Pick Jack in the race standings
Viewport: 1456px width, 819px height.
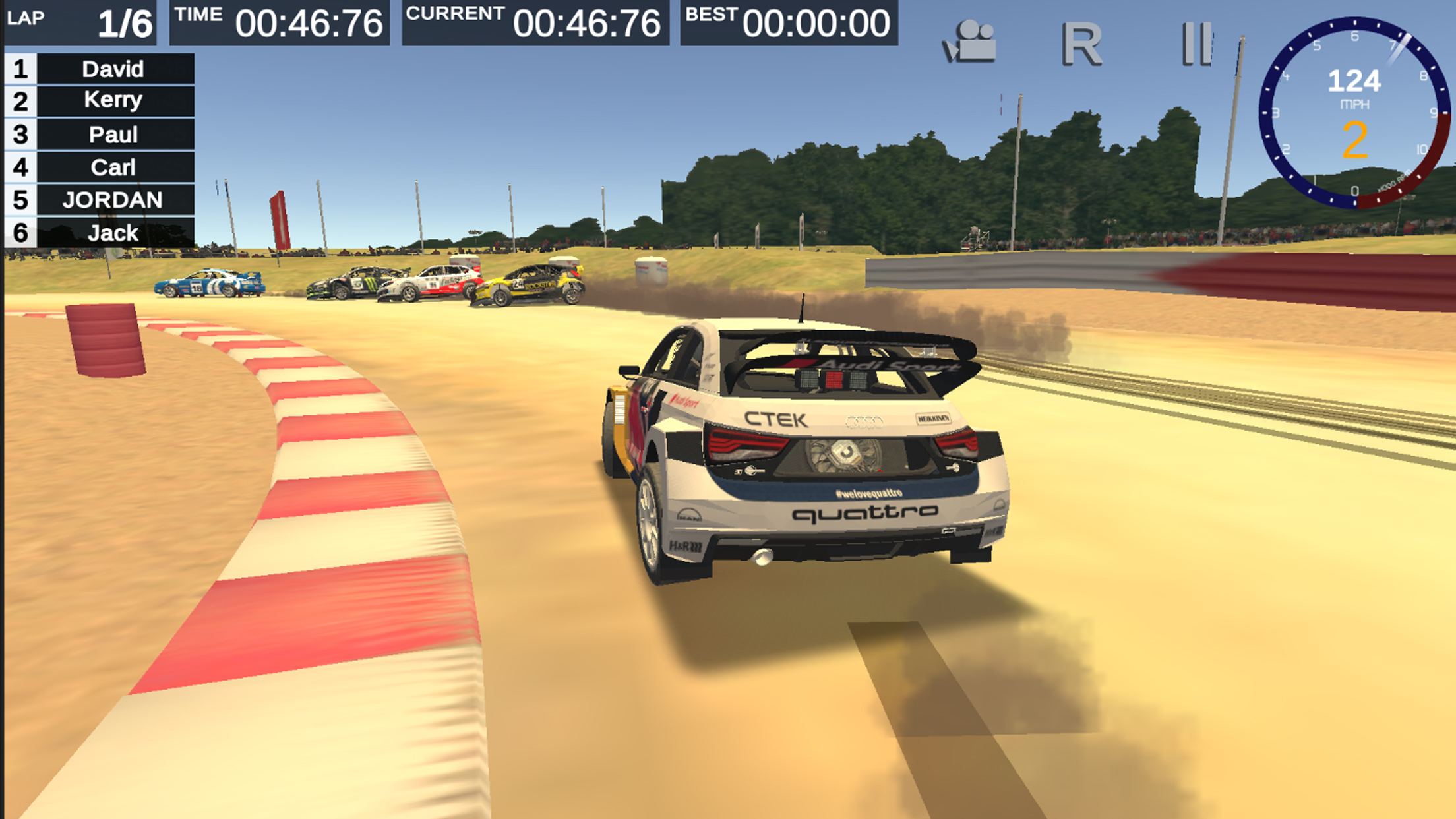(113, 233)
